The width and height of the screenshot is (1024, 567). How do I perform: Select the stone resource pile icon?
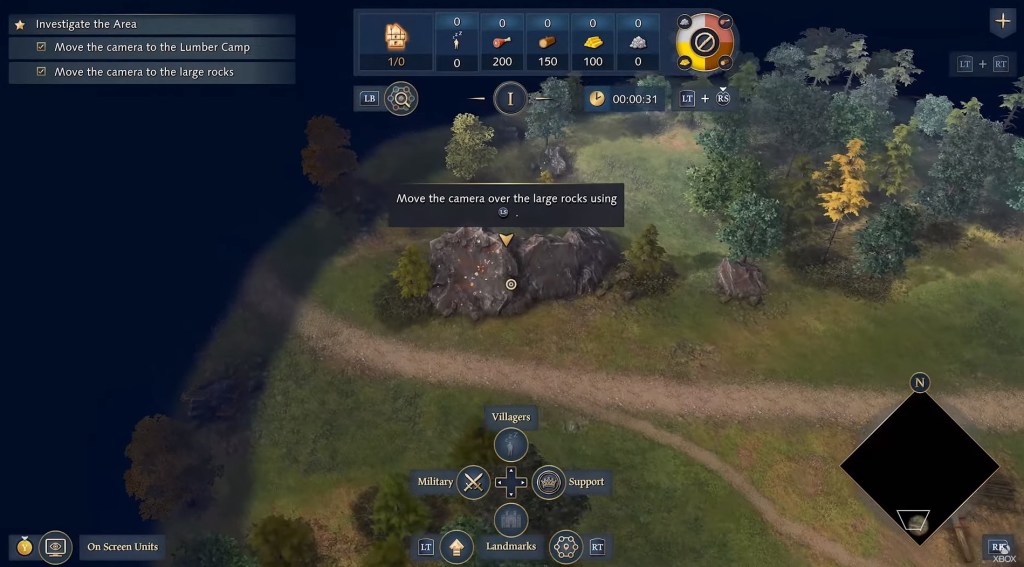pyautogui.click(x=638, y=43)
